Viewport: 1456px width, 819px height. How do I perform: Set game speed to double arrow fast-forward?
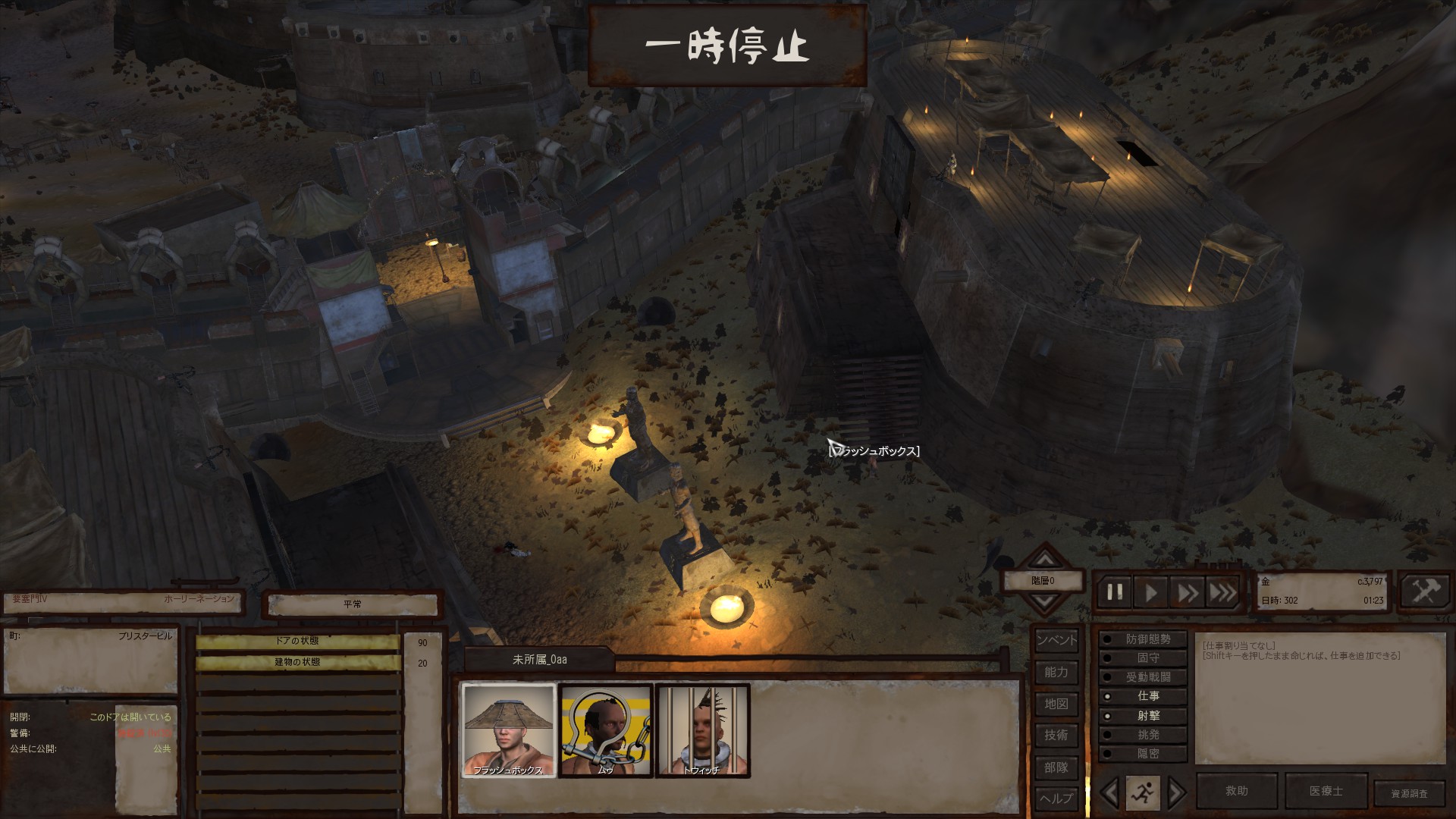[1187, 592]
